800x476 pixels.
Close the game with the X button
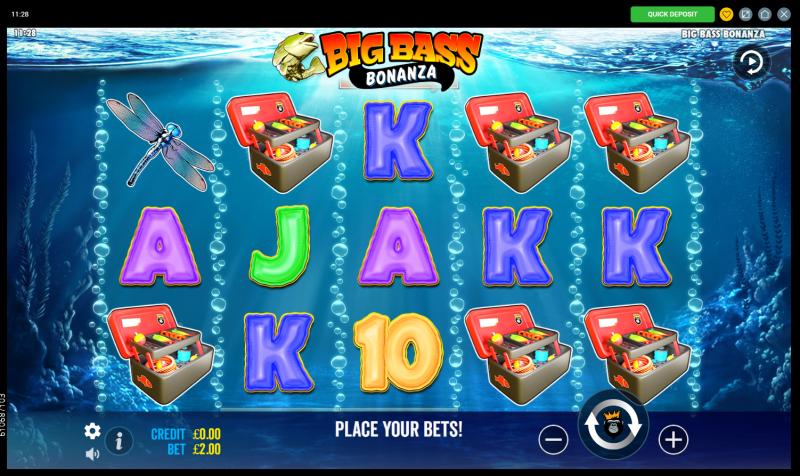[784, 14]
